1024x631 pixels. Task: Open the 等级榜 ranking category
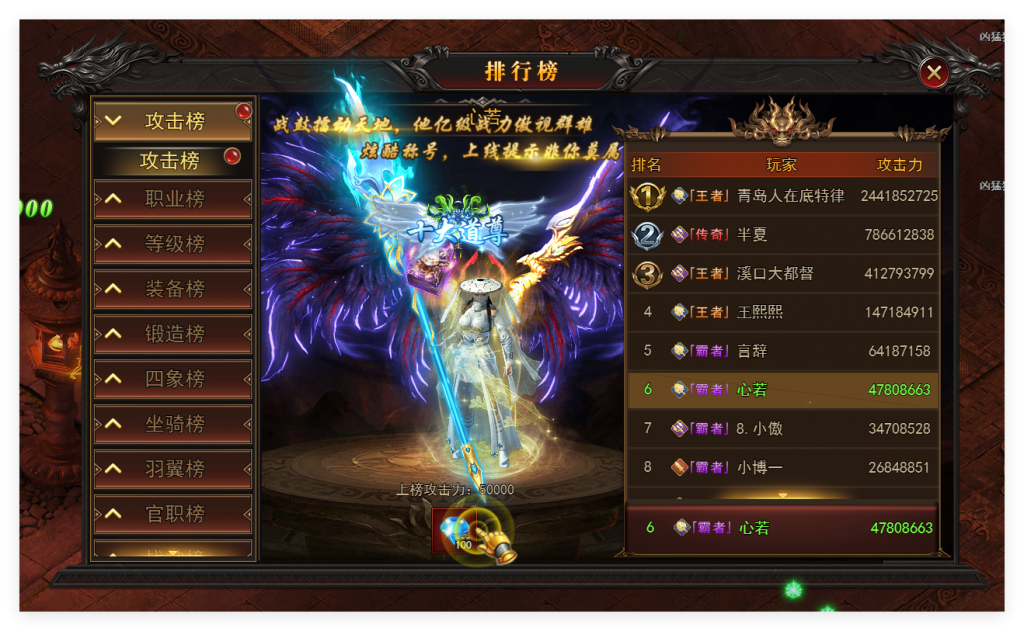[x=173, y=244]
